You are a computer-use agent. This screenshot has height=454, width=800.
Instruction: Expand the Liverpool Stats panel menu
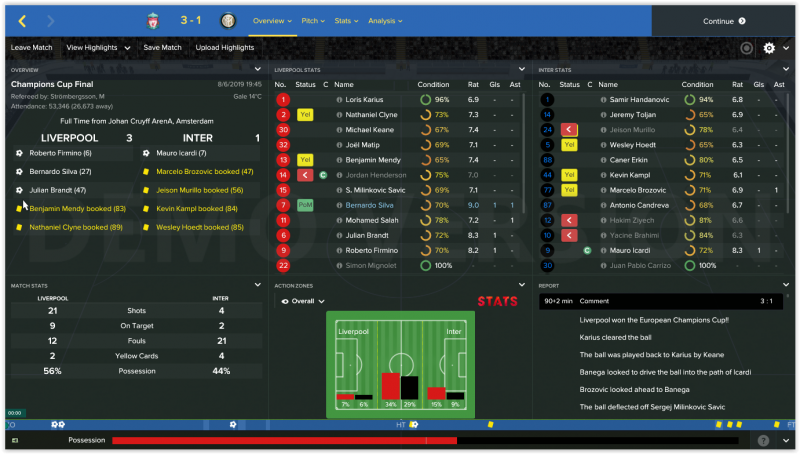point(521,70)
